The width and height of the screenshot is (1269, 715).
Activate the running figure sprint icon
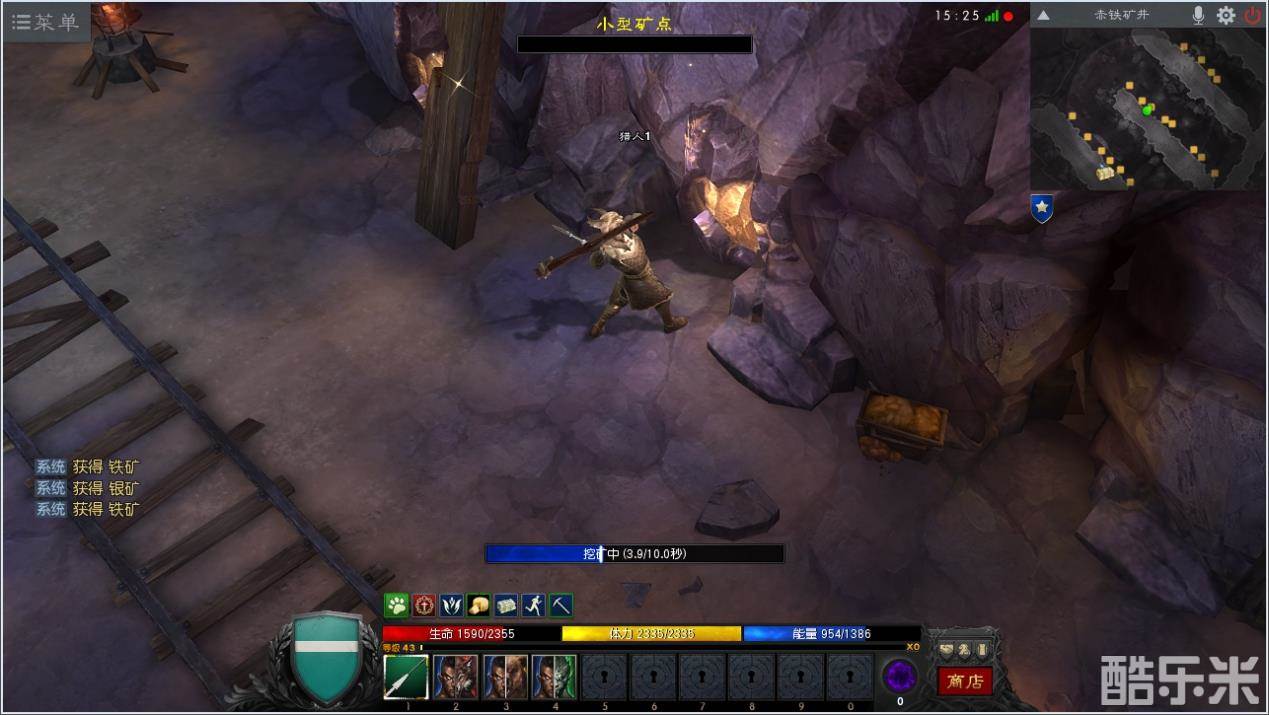(x=533, y=605)
